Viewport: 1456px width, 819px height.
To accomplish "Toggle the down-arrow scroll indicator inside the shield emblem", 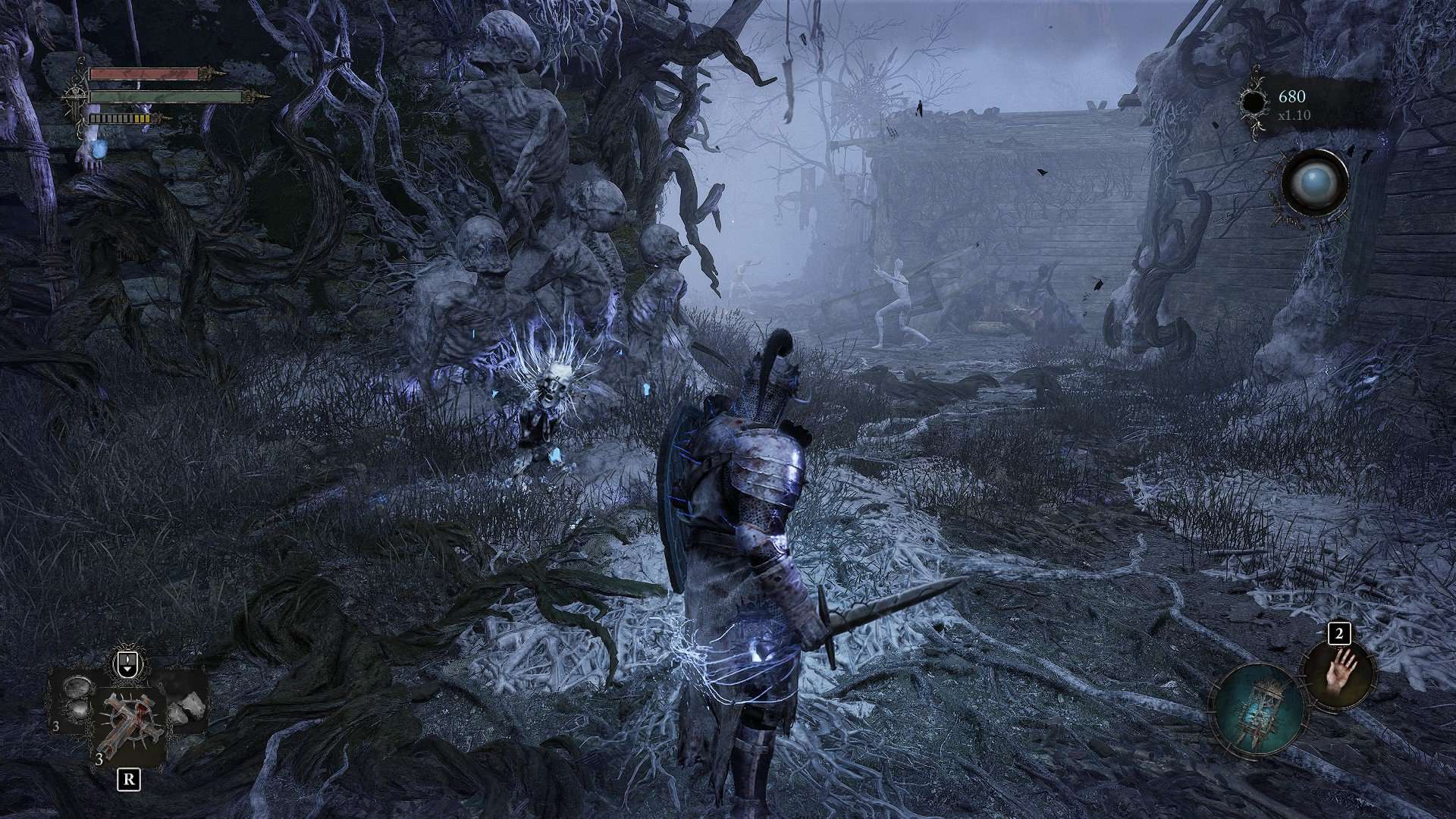I will [x=127, y=670].
